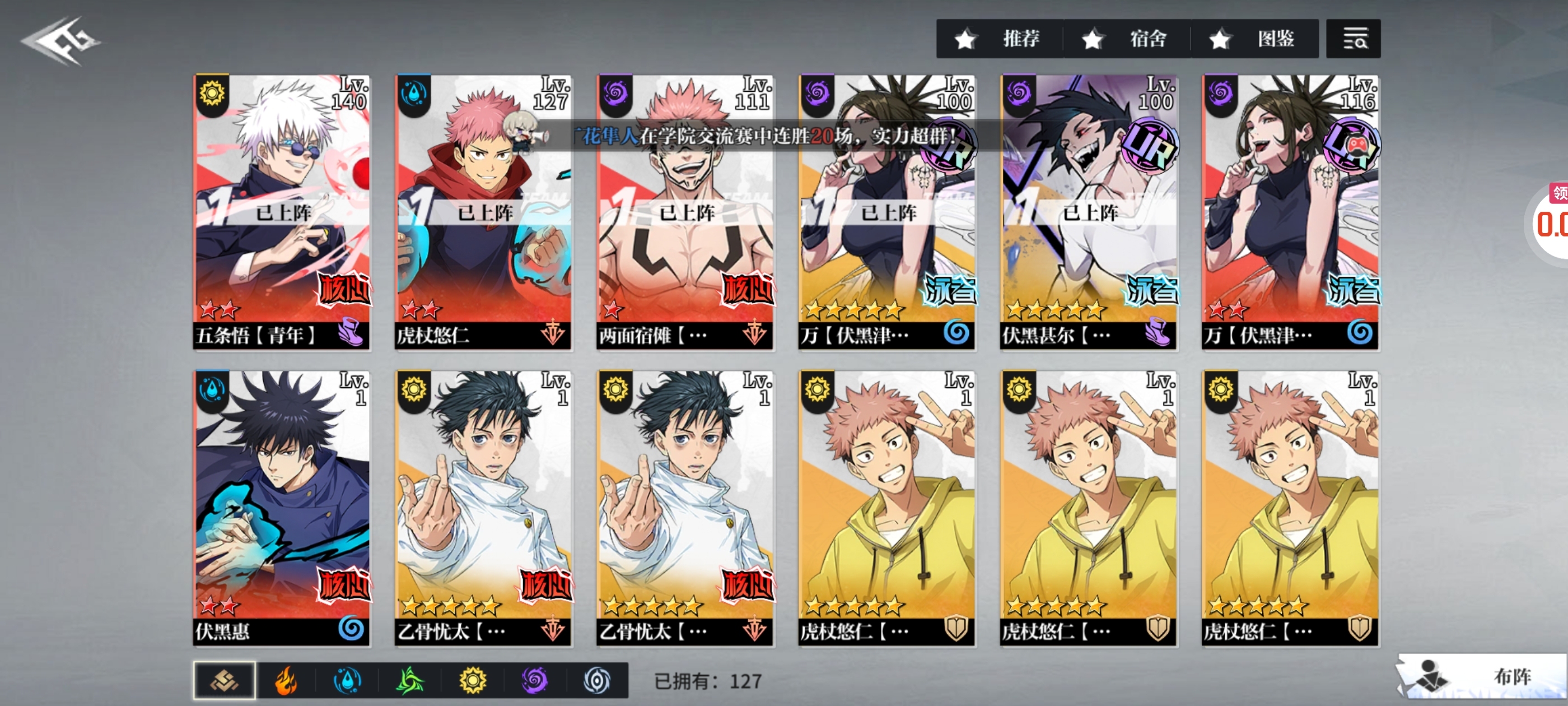
Task: Select the 两面宿傩 Lv.111 card
Action: click(685, 212)
